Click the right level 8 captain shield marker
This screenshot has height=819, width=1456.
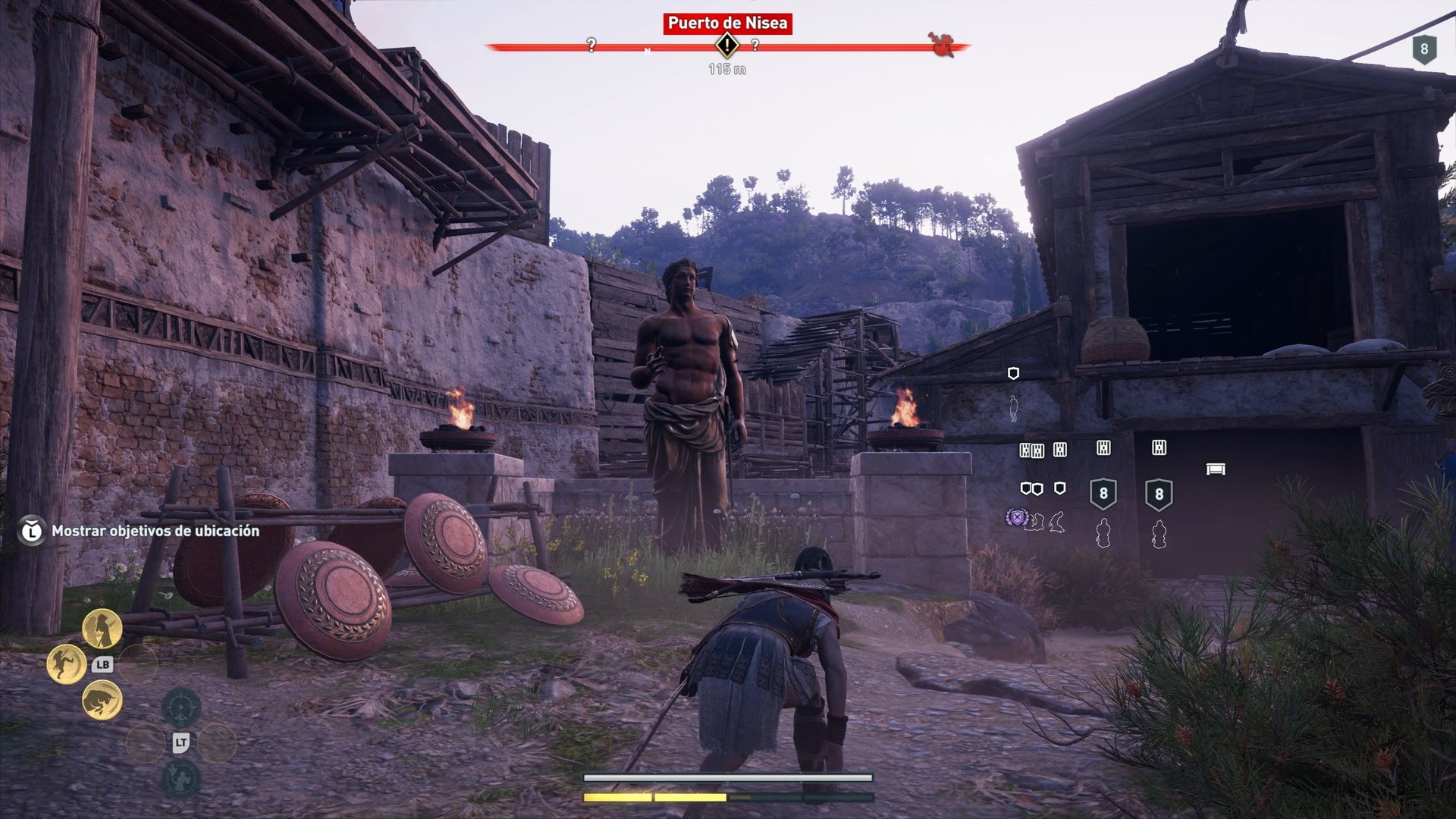pyautogui.click(x=1159, y=493)
